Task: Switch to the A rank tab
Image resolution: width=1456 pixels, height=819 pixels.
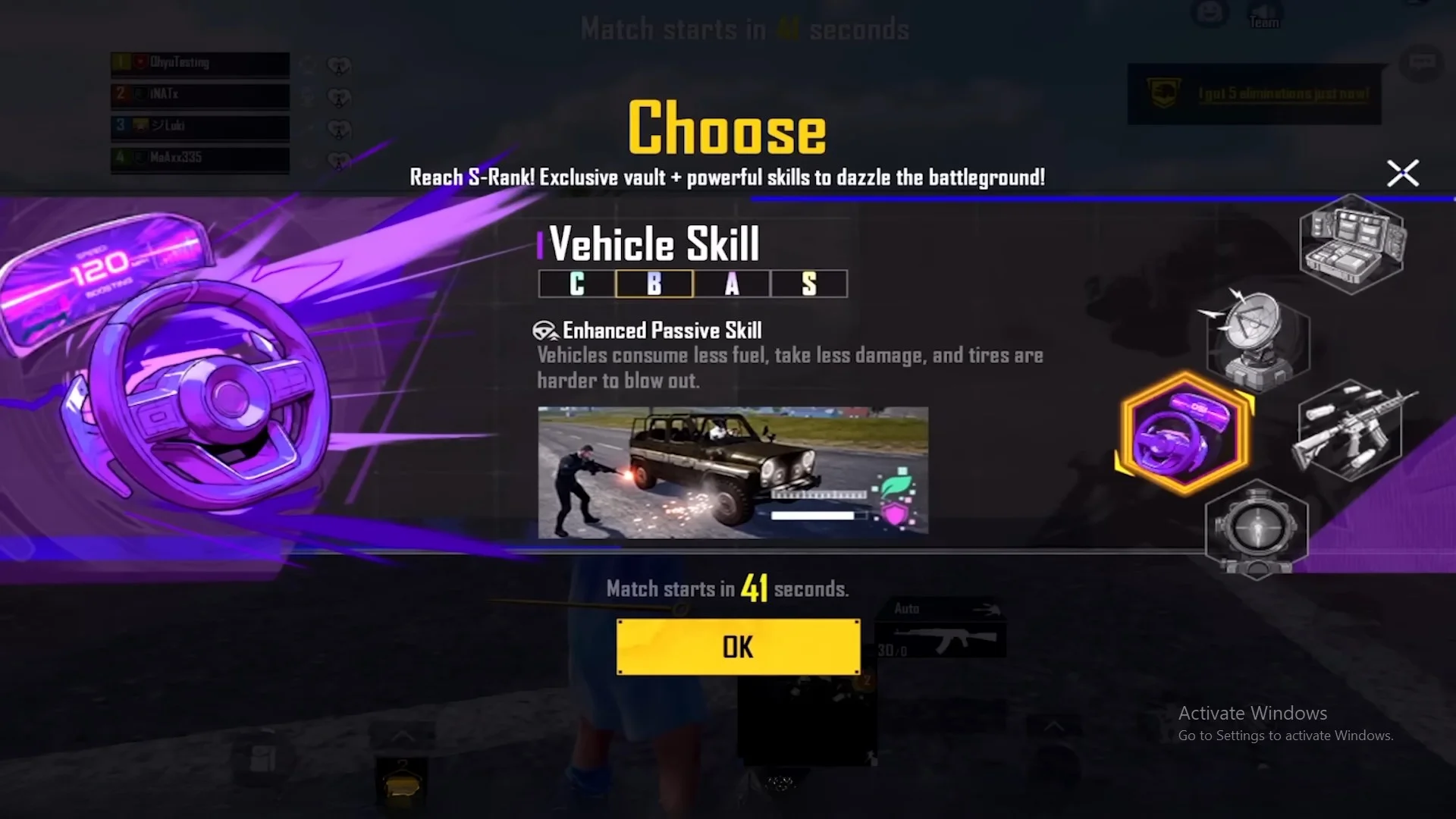Action: click(732, 284)
